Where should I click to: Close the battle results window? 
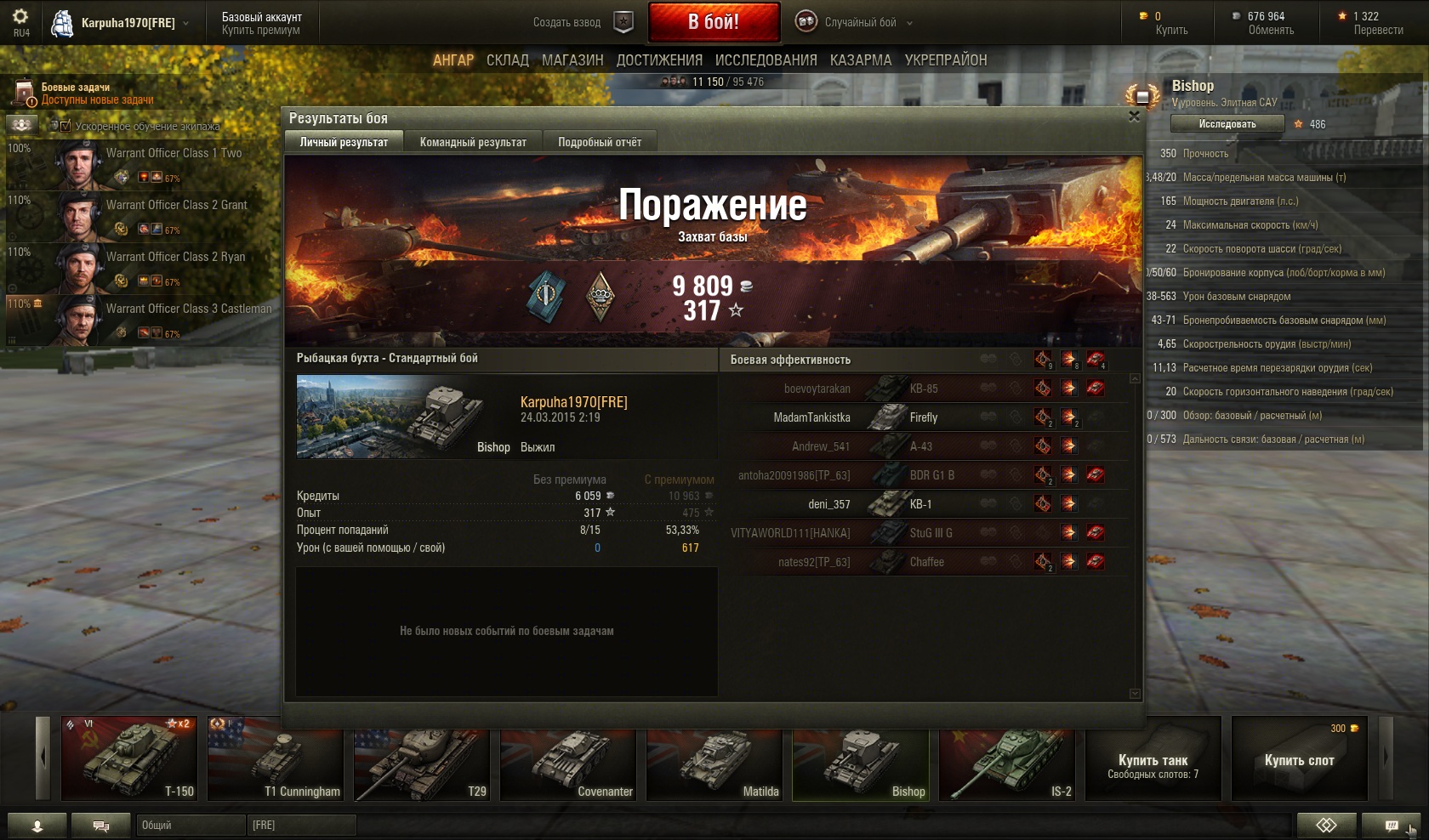click(1134, 116)
